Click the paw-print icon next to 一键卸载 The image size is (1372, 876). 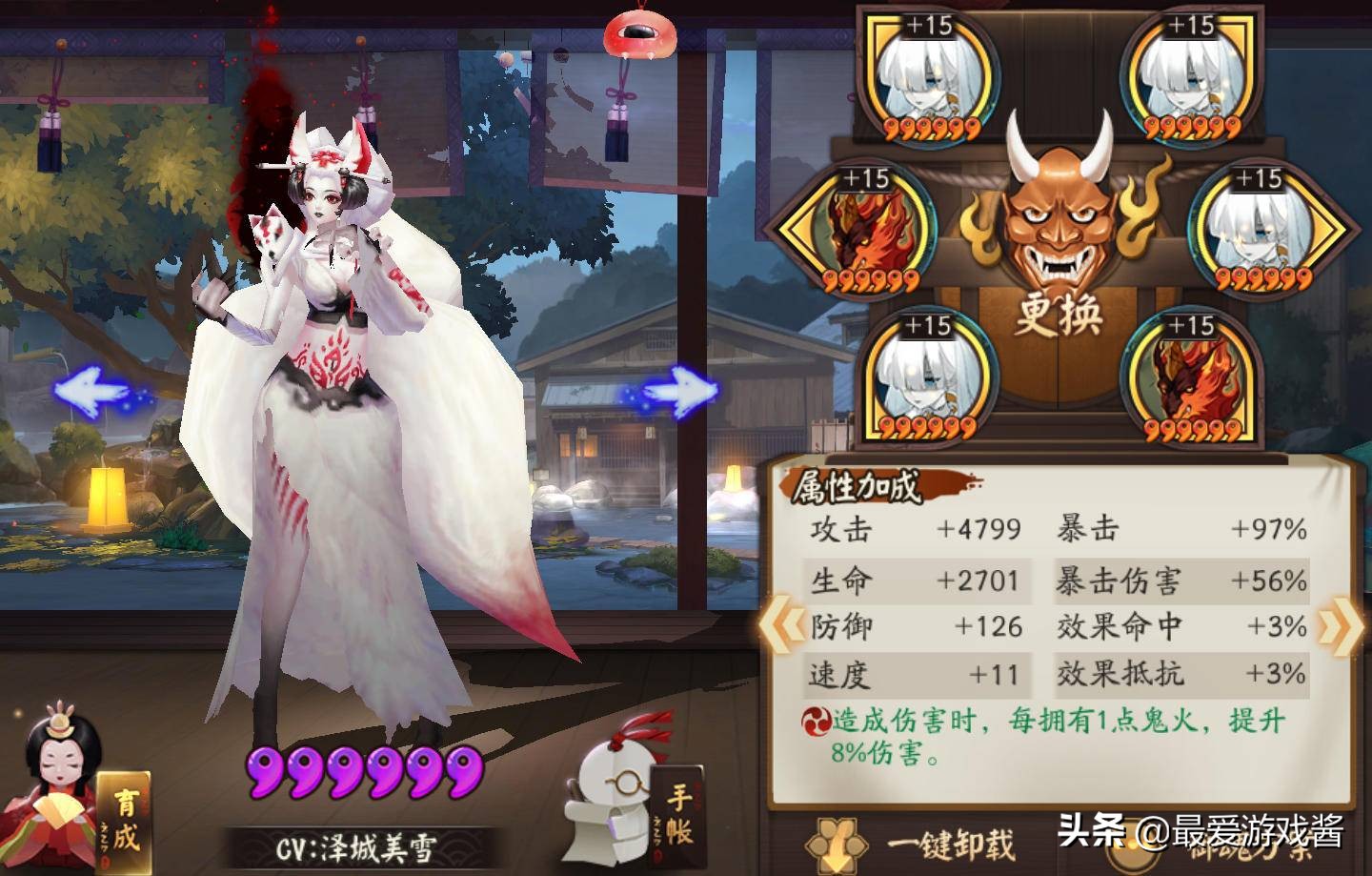point(835,846)
